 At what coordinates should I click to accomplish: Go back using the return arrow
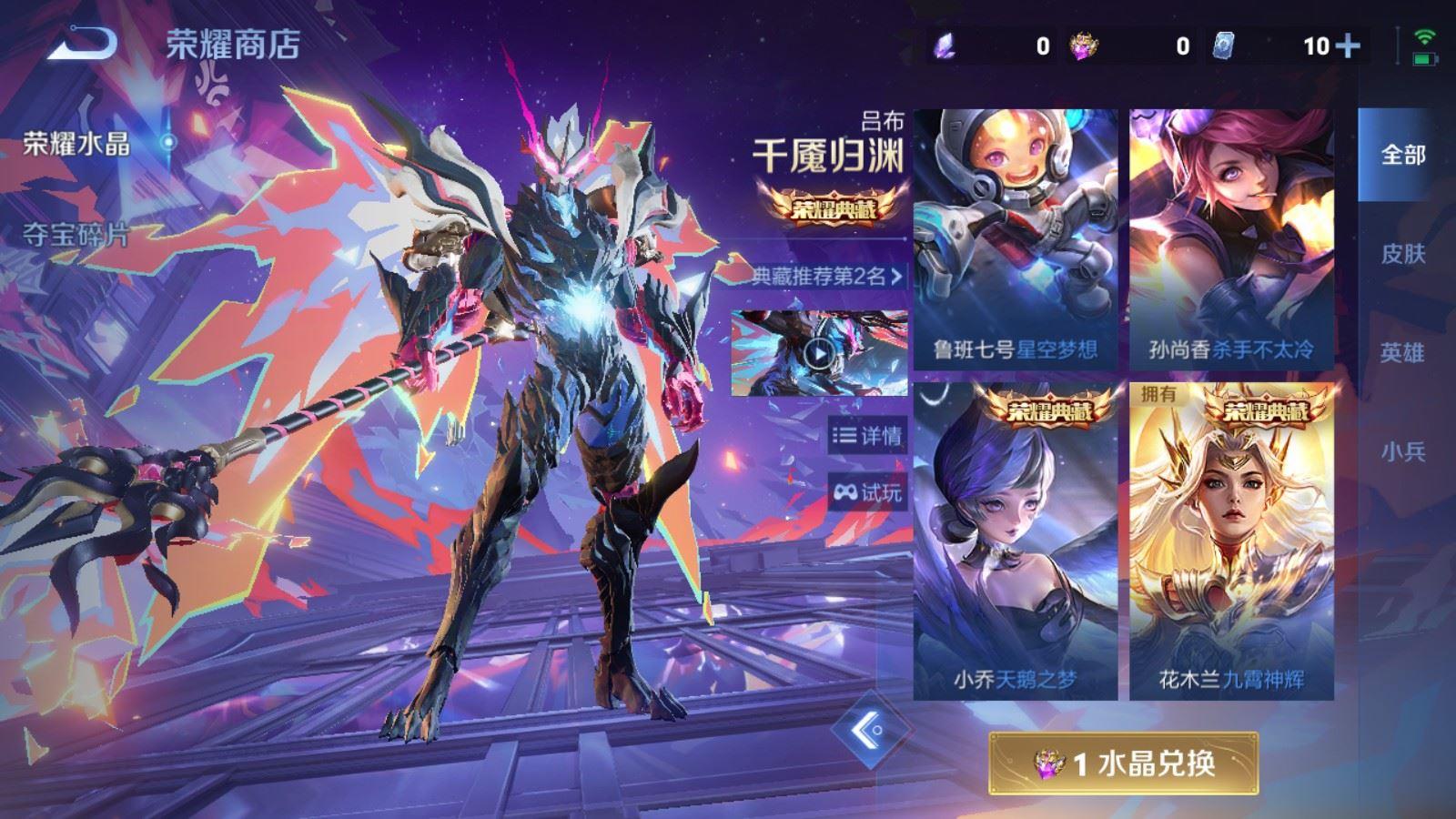click(82, 43)
